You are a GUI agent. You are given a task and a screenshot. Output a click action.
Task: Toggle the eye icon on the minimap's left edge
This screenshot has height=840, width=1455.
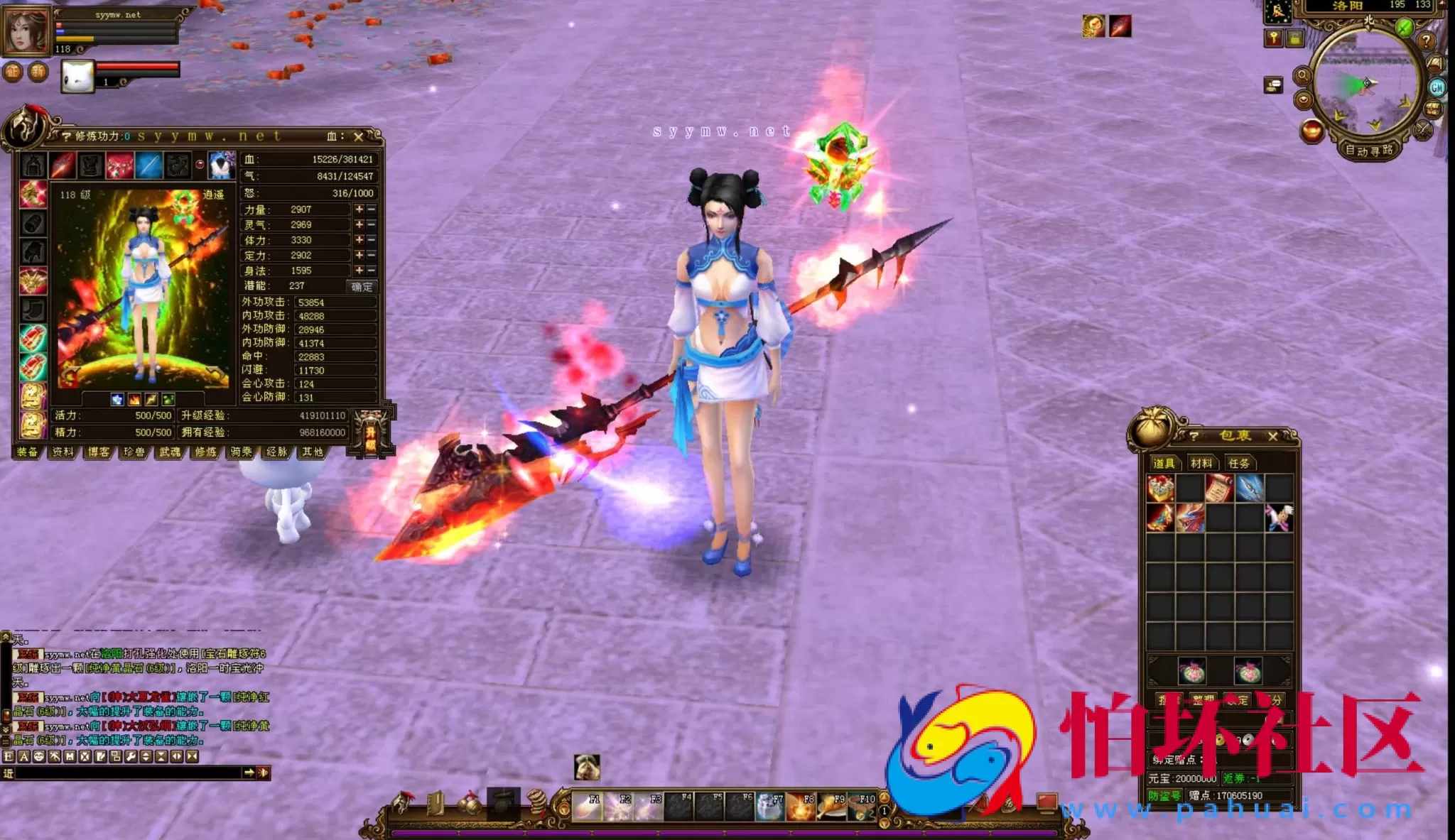1303,99
